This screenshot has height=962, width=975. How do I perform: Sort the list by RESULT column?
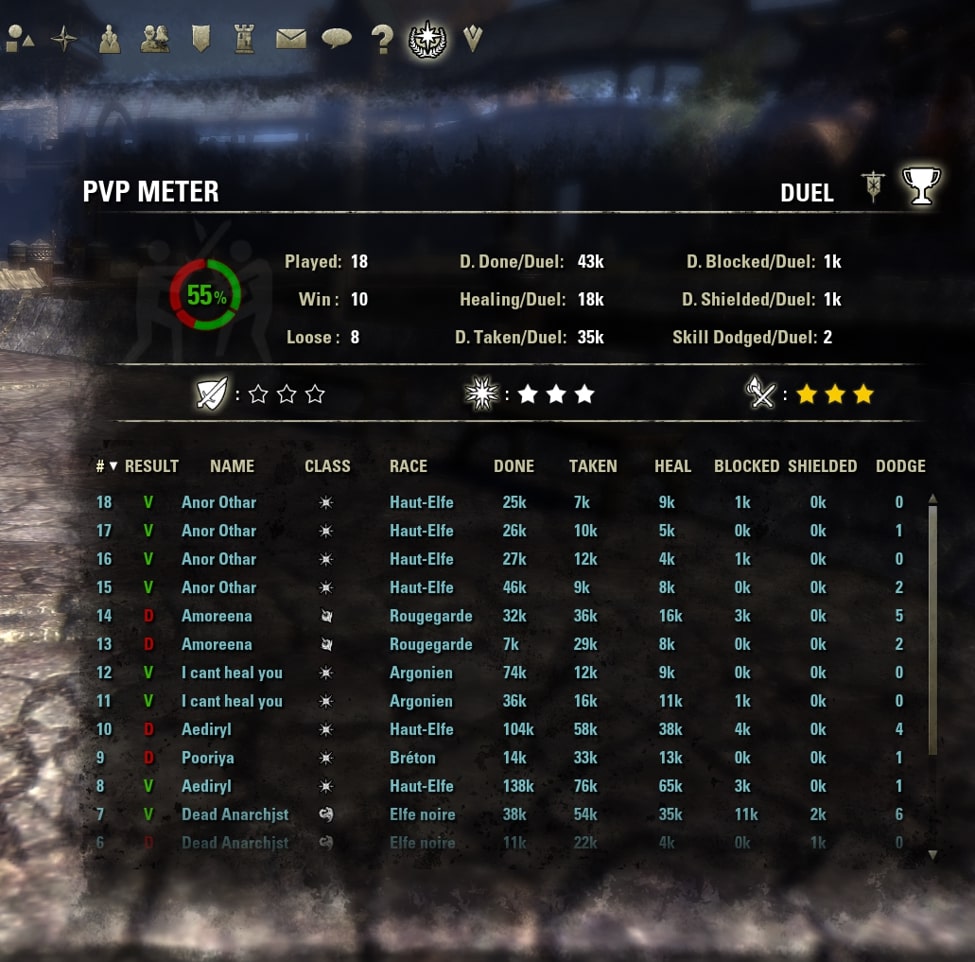[152, 466]
